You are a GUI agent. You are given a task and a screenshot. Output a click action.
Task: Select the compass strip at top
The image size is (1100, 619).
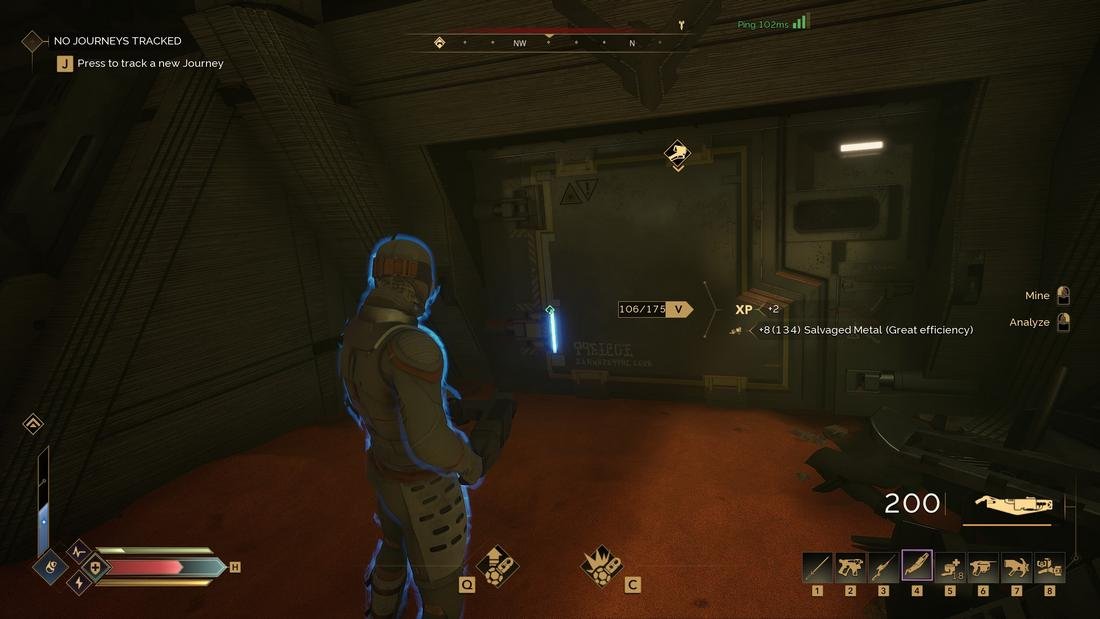pos(548,43)
